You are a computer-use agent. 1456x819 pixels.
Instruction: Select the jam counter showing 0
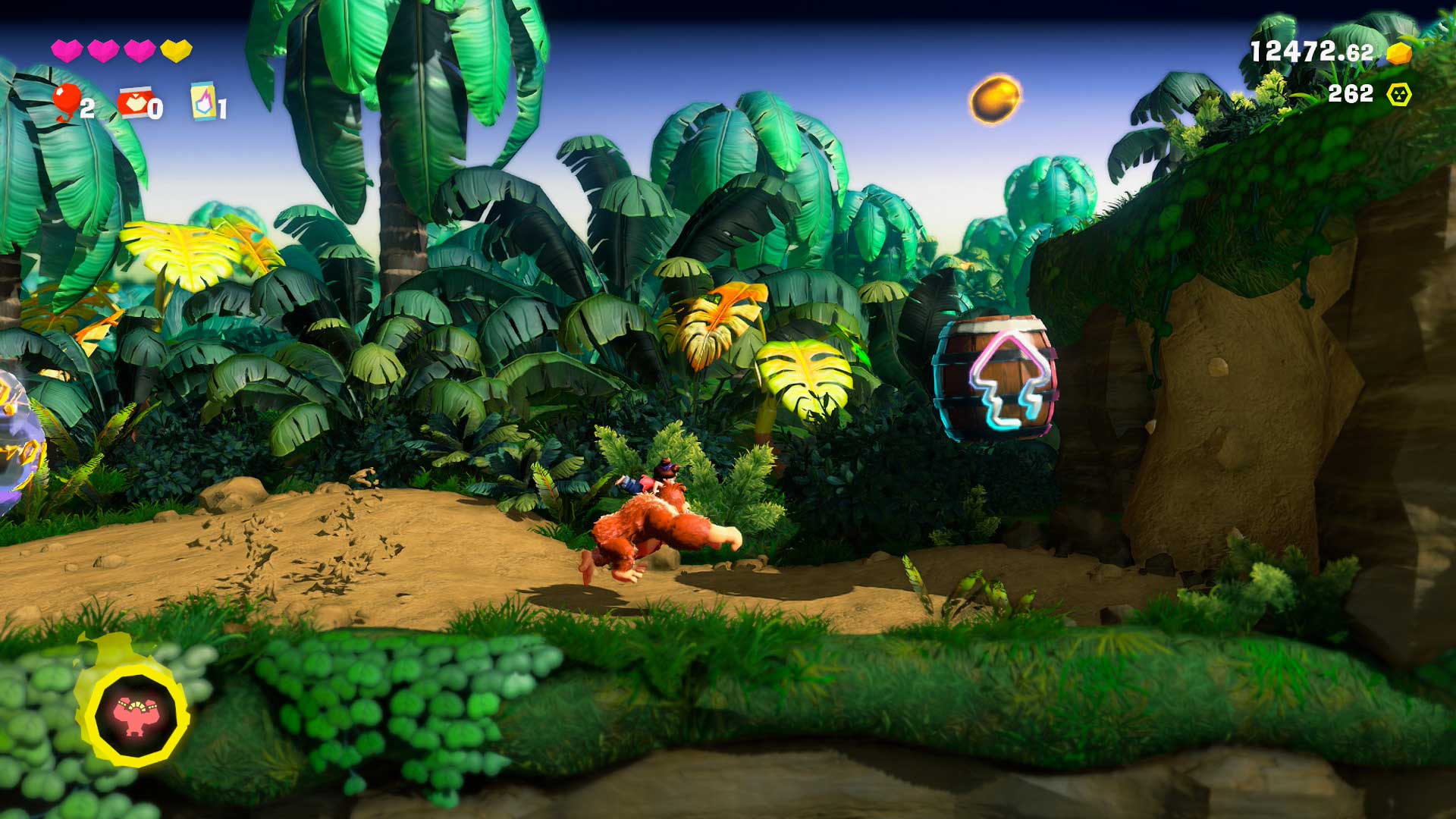155,110
